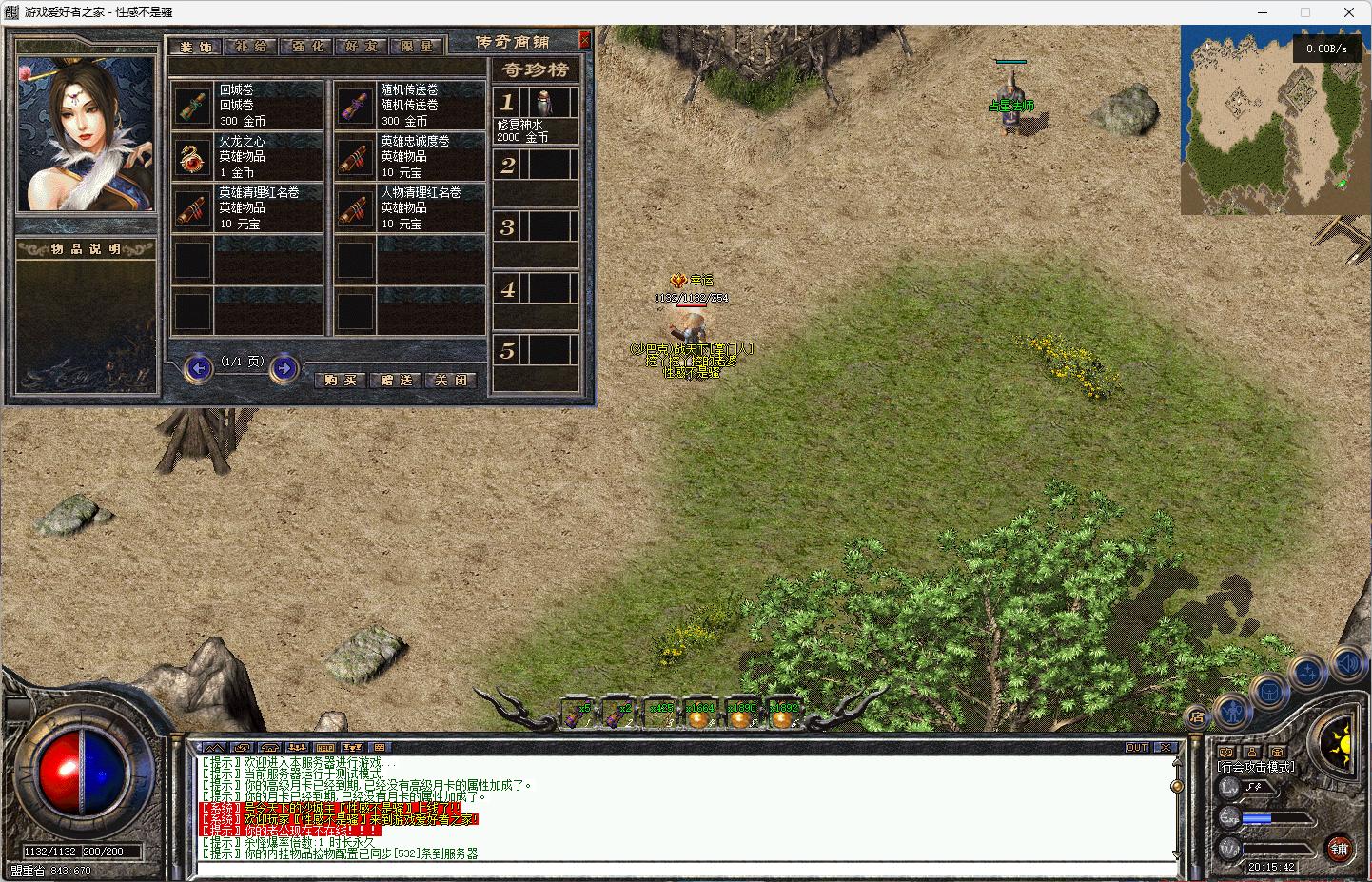Switch to the 补给 shop tab

point(251,47)
